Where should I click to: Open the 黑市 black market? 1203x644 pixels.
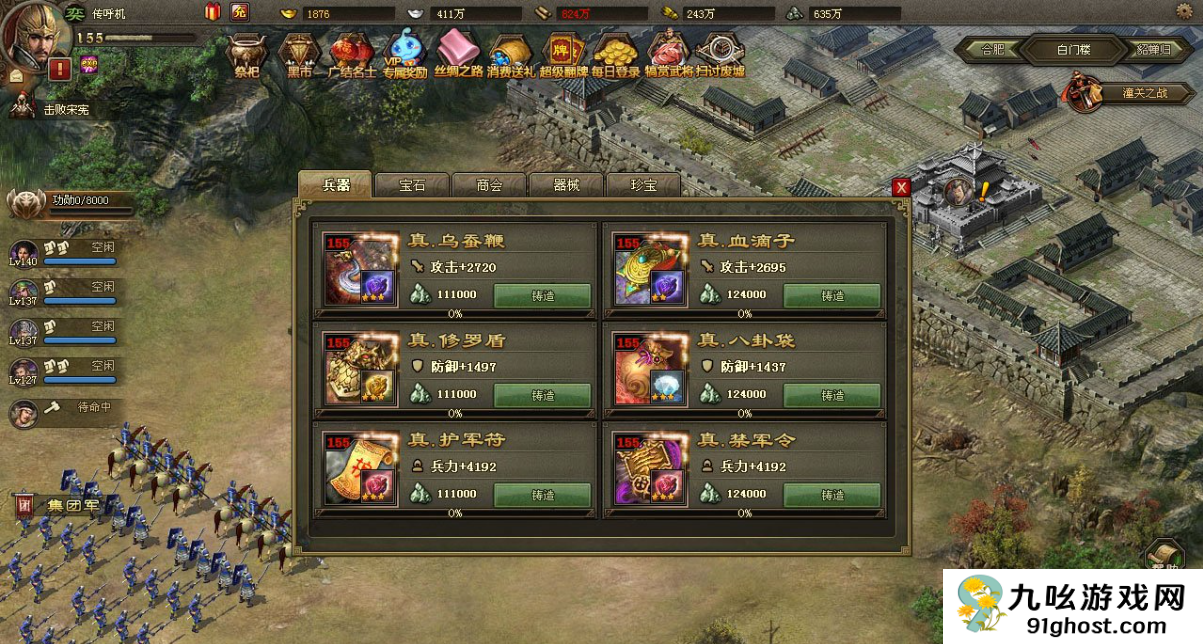pos(299,55)
